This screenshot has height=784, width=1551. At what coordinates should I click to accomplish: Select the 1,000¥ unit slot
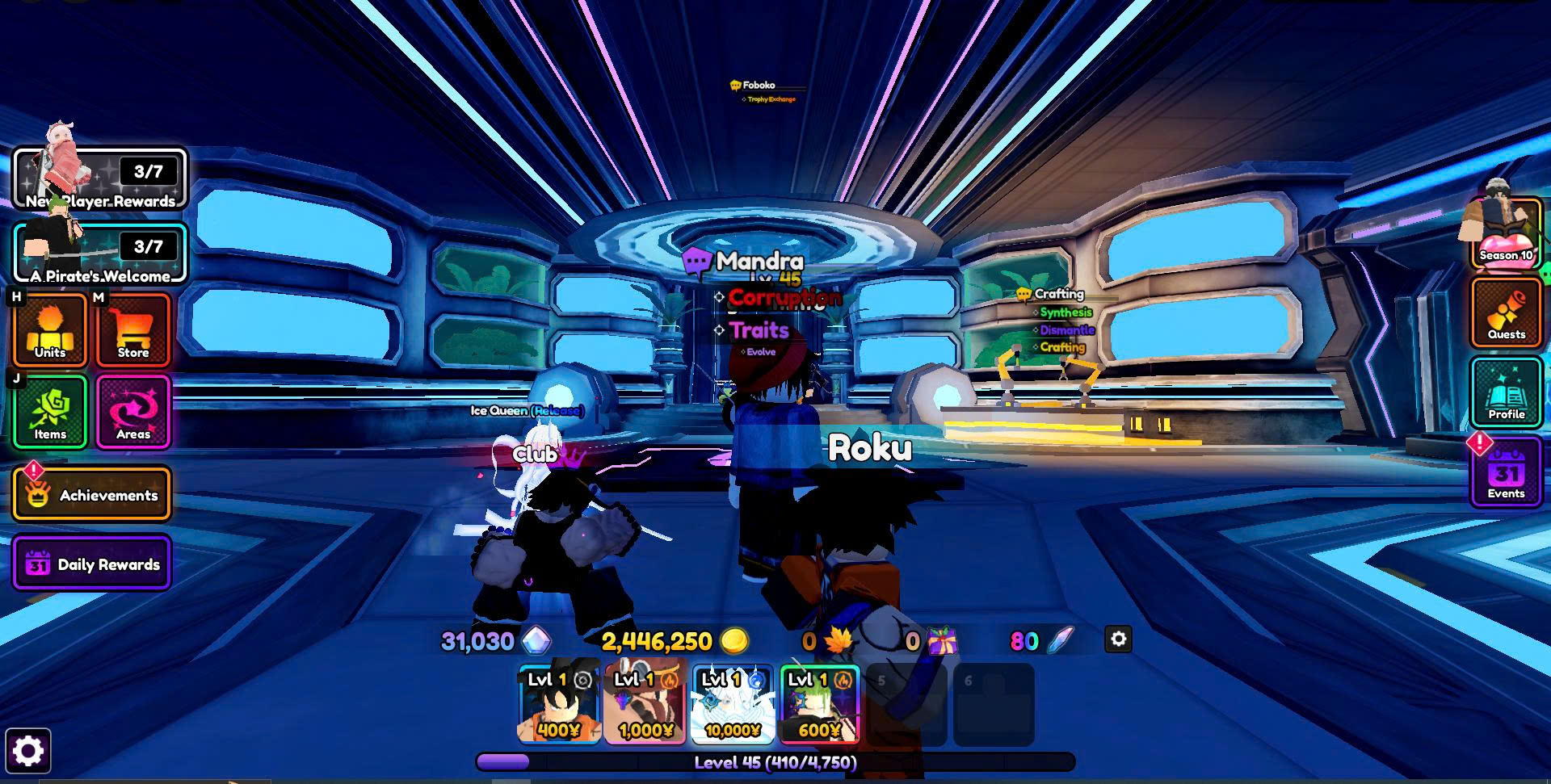pyautogui.click(x=645, y=702)
